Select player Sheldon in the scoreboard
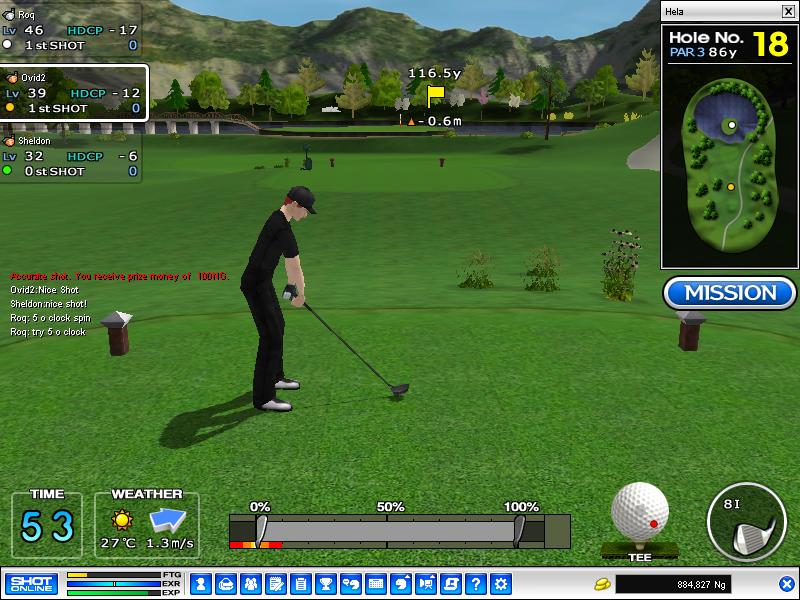800x600 pixels. (70, 158)
